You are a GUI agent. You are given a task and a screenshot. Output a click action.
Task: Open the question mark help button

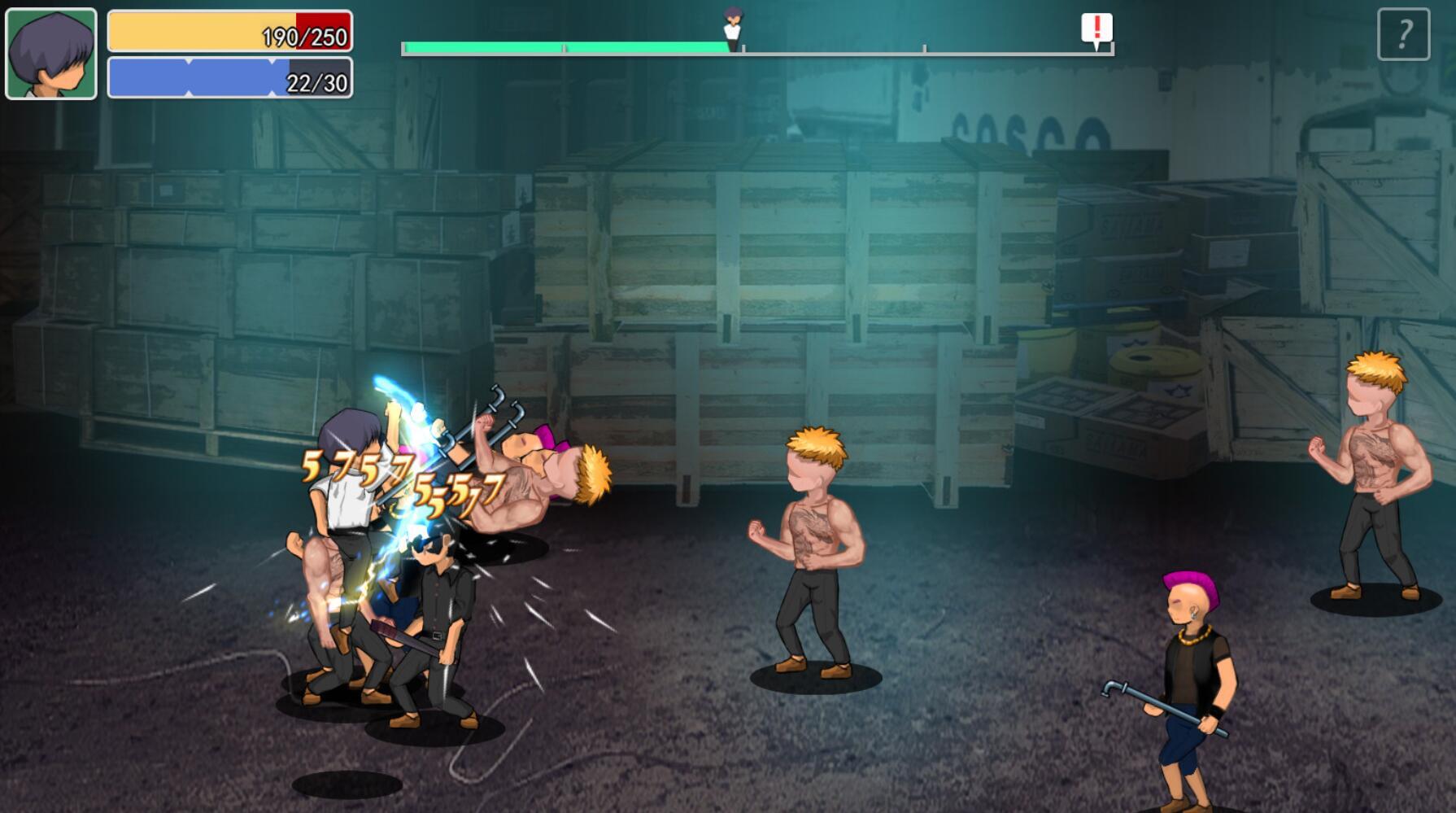1403,34
